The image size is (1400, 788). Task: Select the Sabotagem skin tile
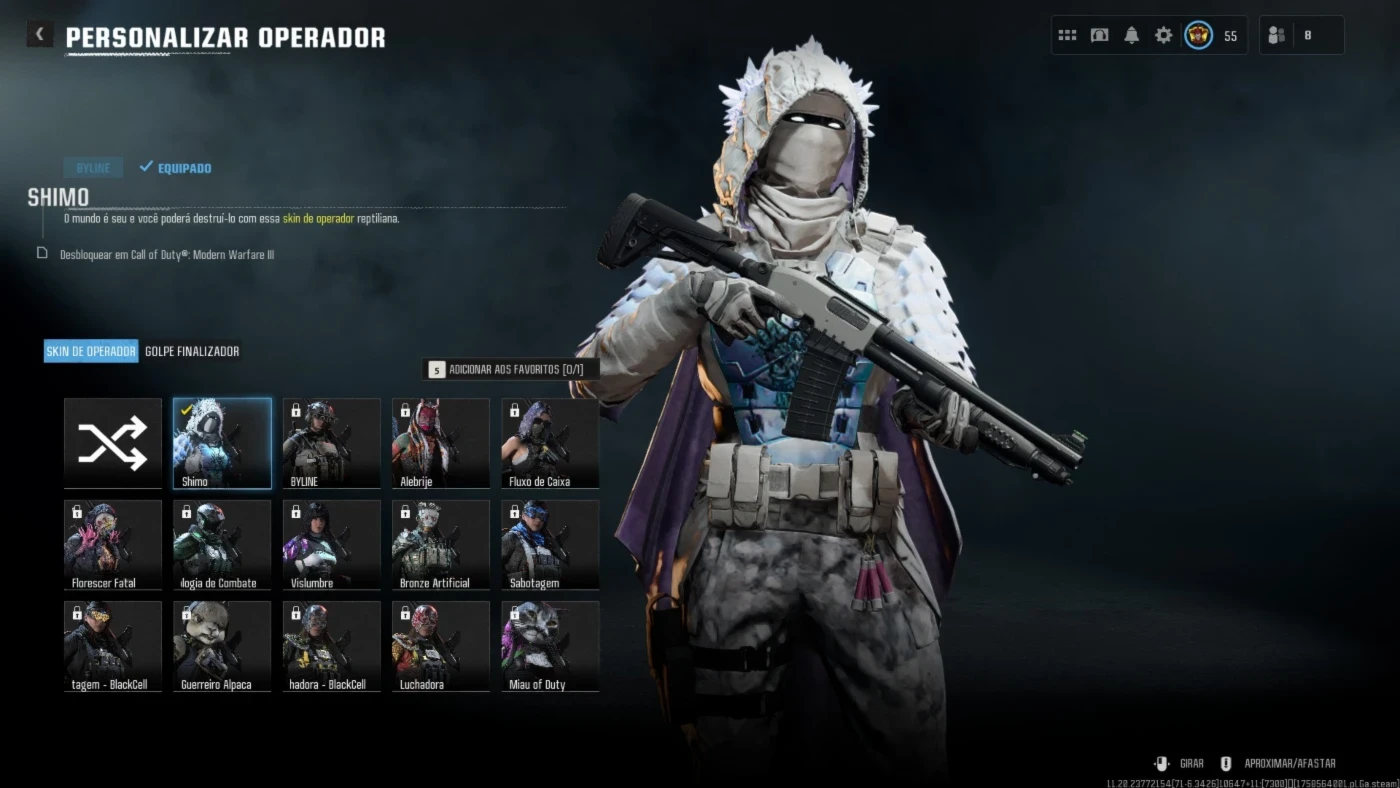pyautogui.click(x=550, y=545)
